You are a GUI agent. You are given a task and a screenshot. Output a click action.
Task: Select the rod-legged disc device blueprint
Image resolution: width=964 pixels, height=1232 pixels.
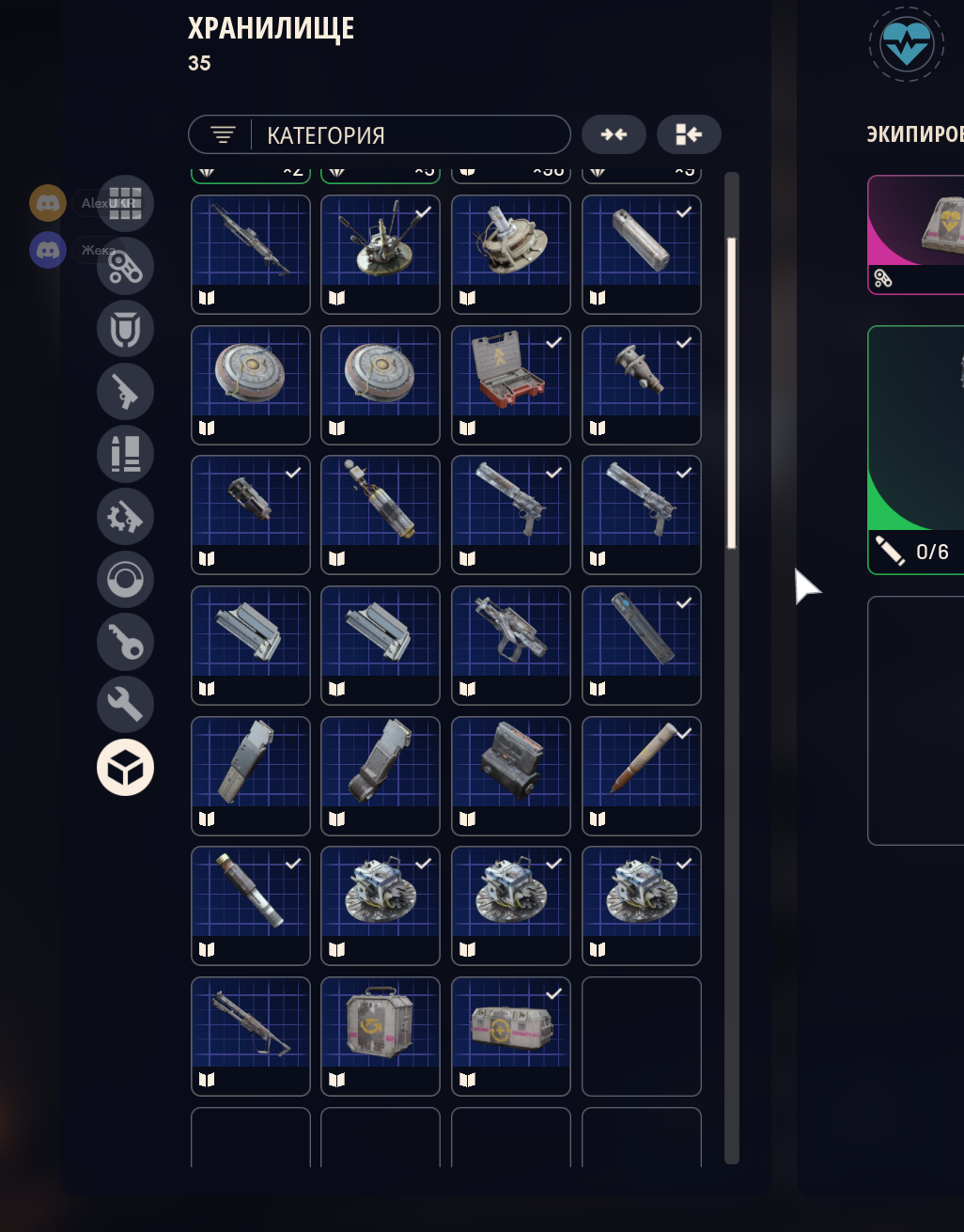pos(381,254)
